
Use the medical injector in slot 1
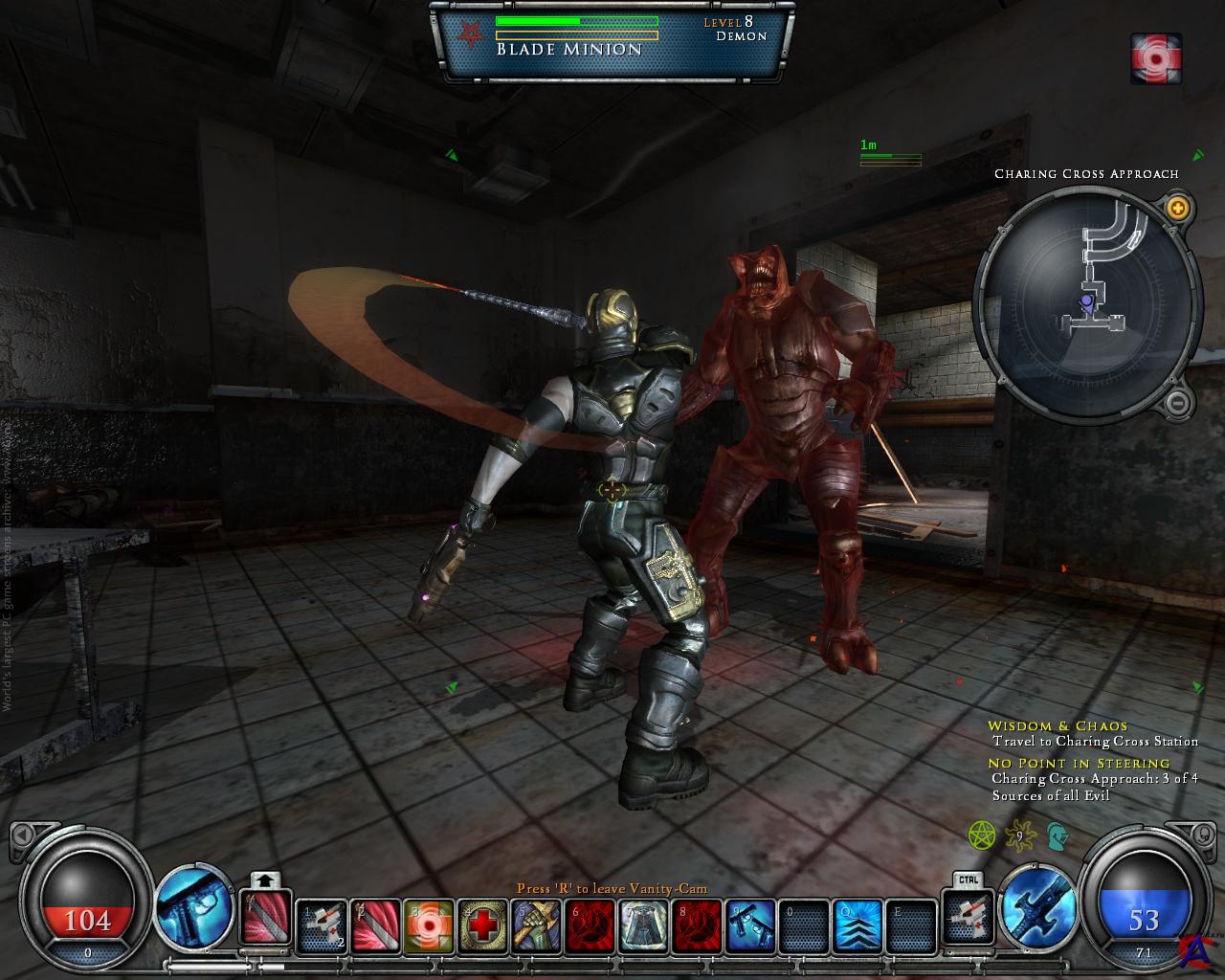coord(322,926)
